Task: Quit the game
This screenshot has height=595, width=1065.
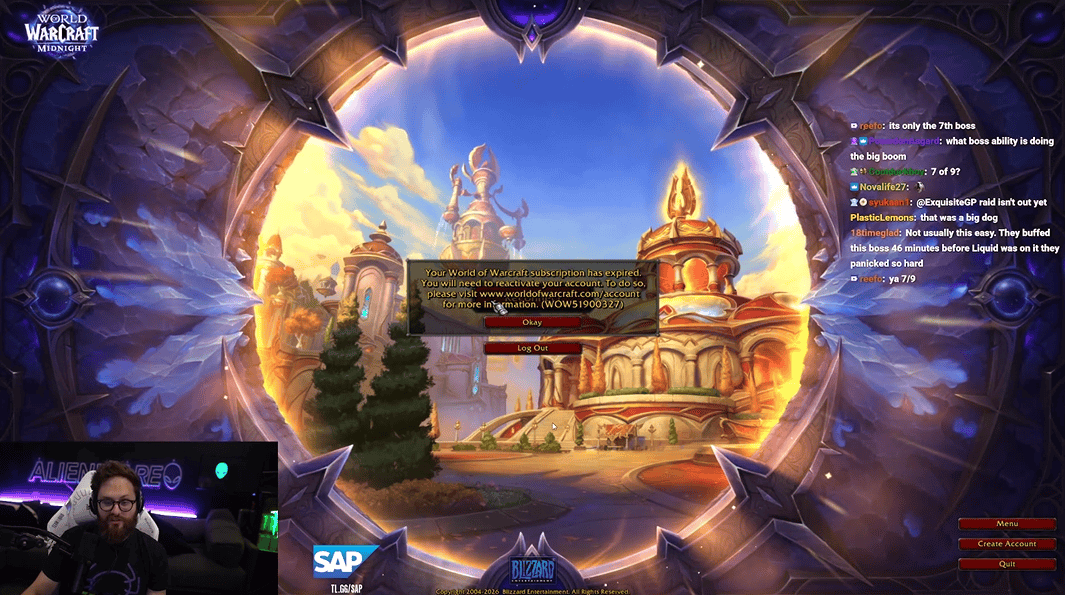Action: point(1006,564)
